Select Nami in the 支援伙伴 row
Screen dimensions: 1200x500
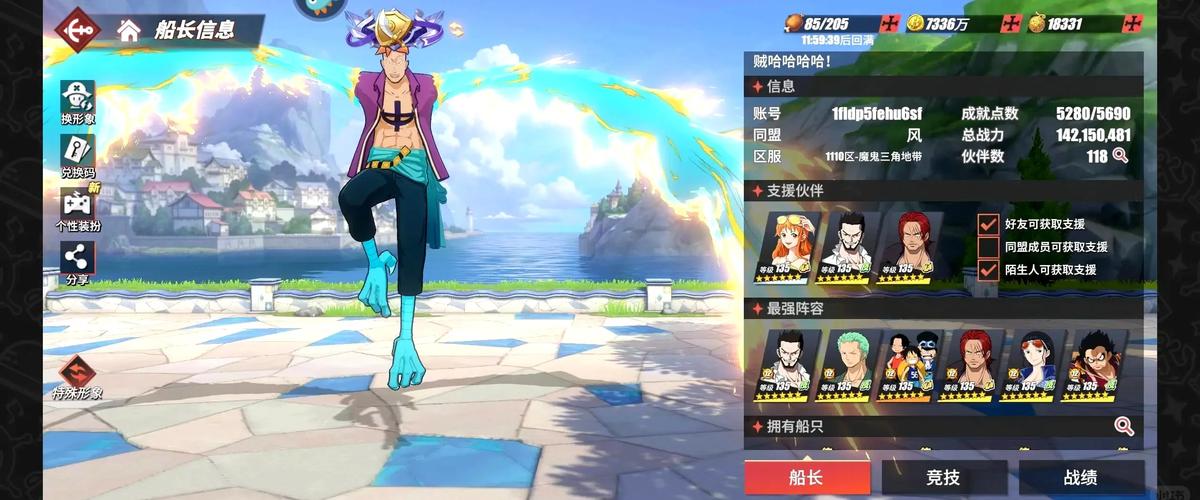click(x=791, y=247)
